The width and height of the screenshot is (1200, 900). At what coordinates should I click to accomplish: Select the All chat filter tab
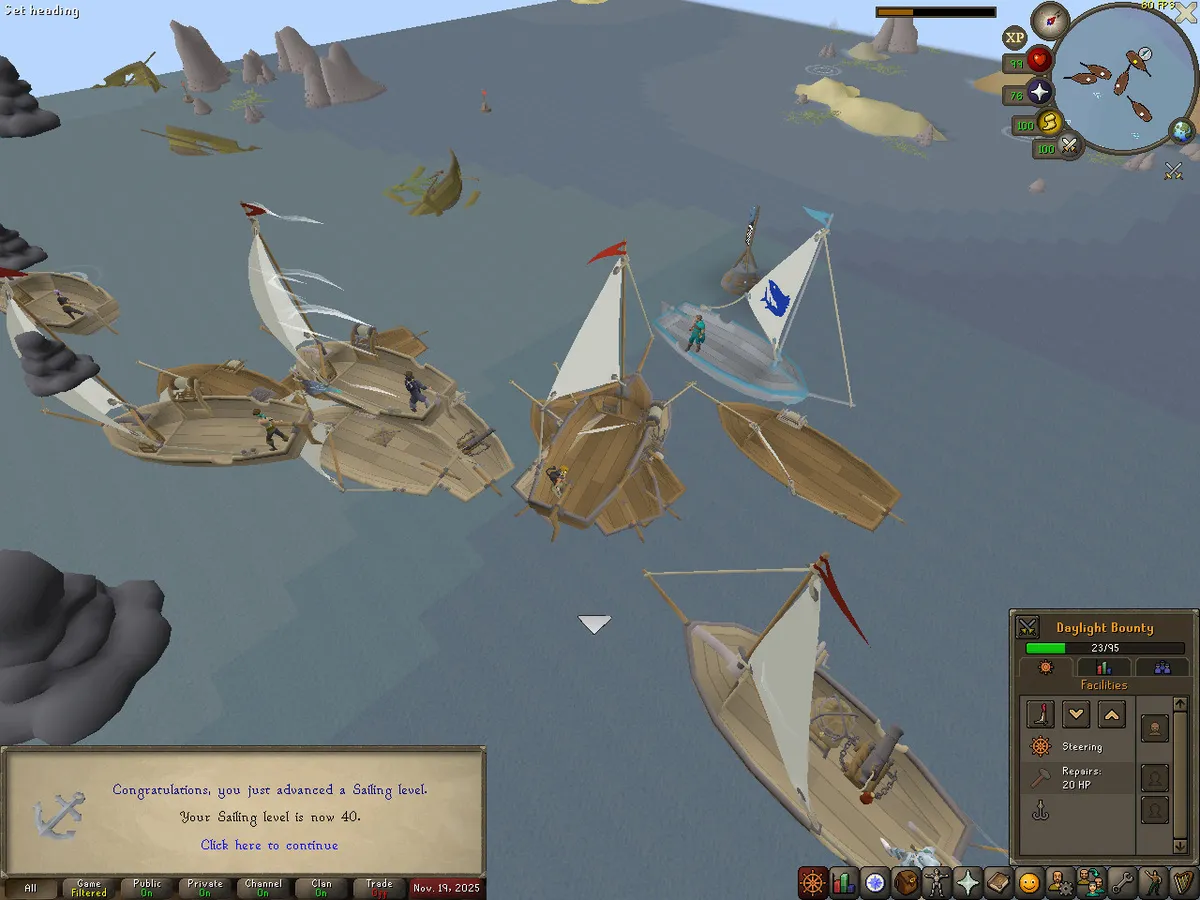pyautogui.click(x=30, y=888)
